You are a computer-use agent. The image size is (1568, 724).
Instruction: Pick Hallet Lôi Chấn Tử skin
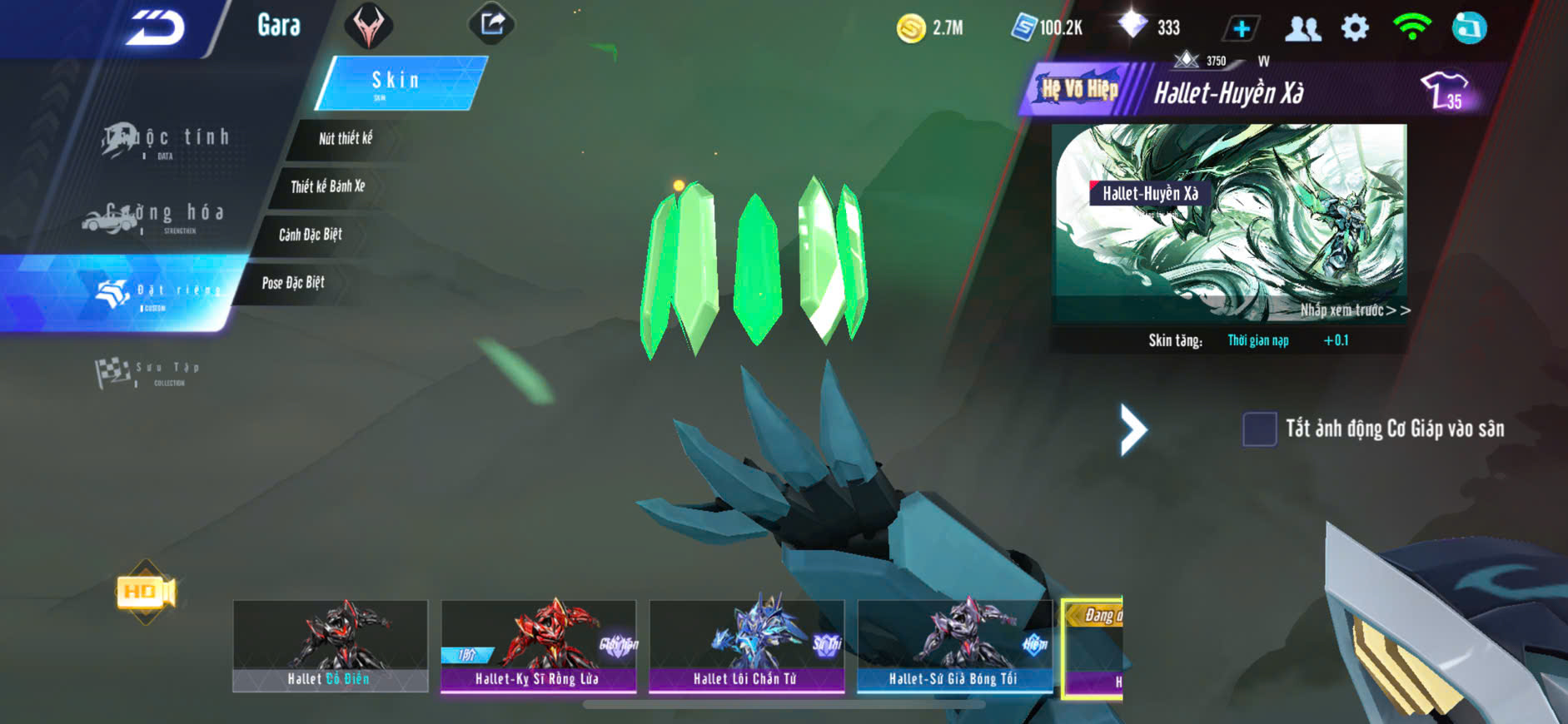click(x=746, y=646)
